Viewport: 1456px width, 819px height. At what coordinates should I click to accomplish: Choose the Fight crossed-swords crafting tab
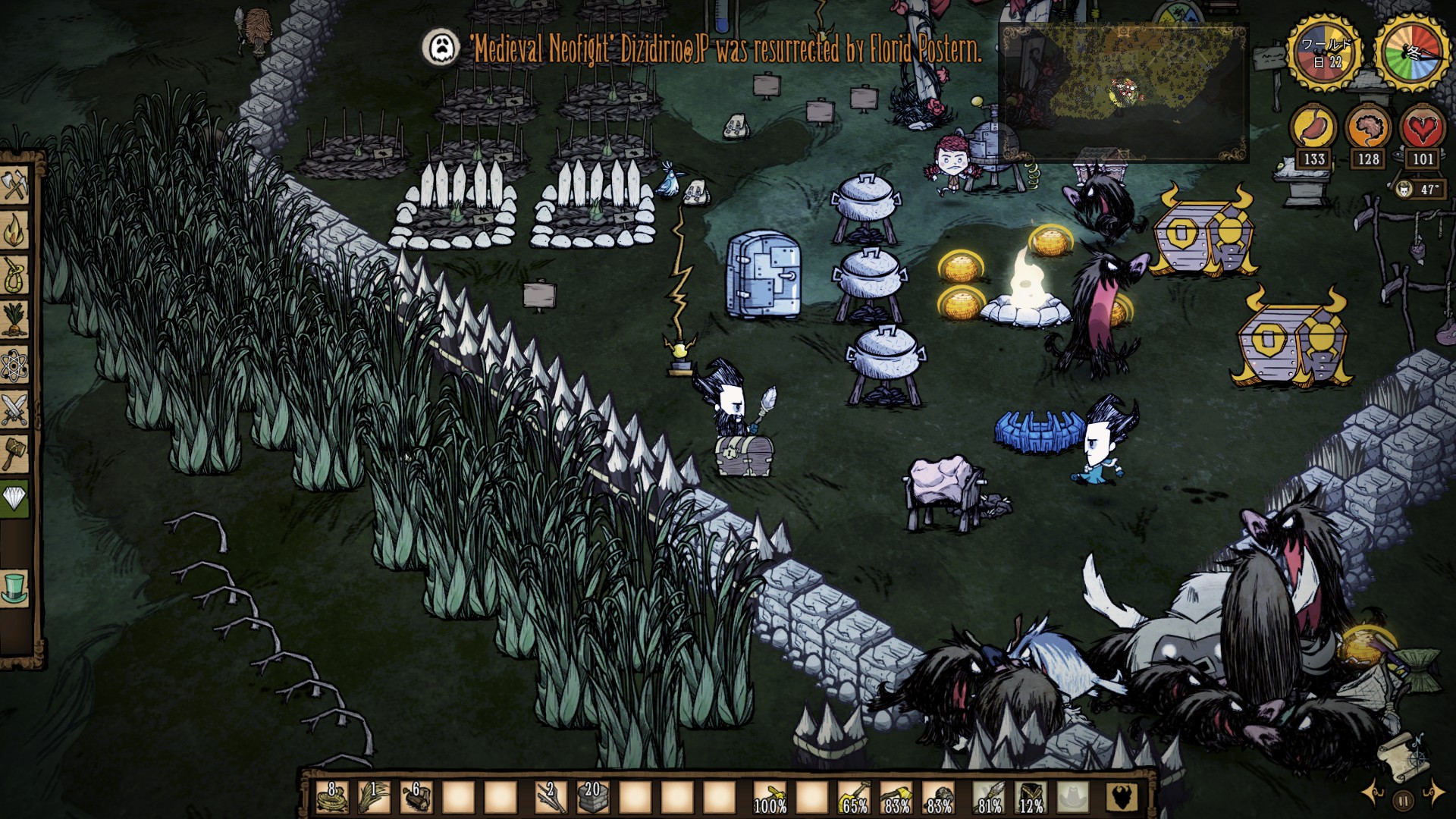tap(15, 409)
